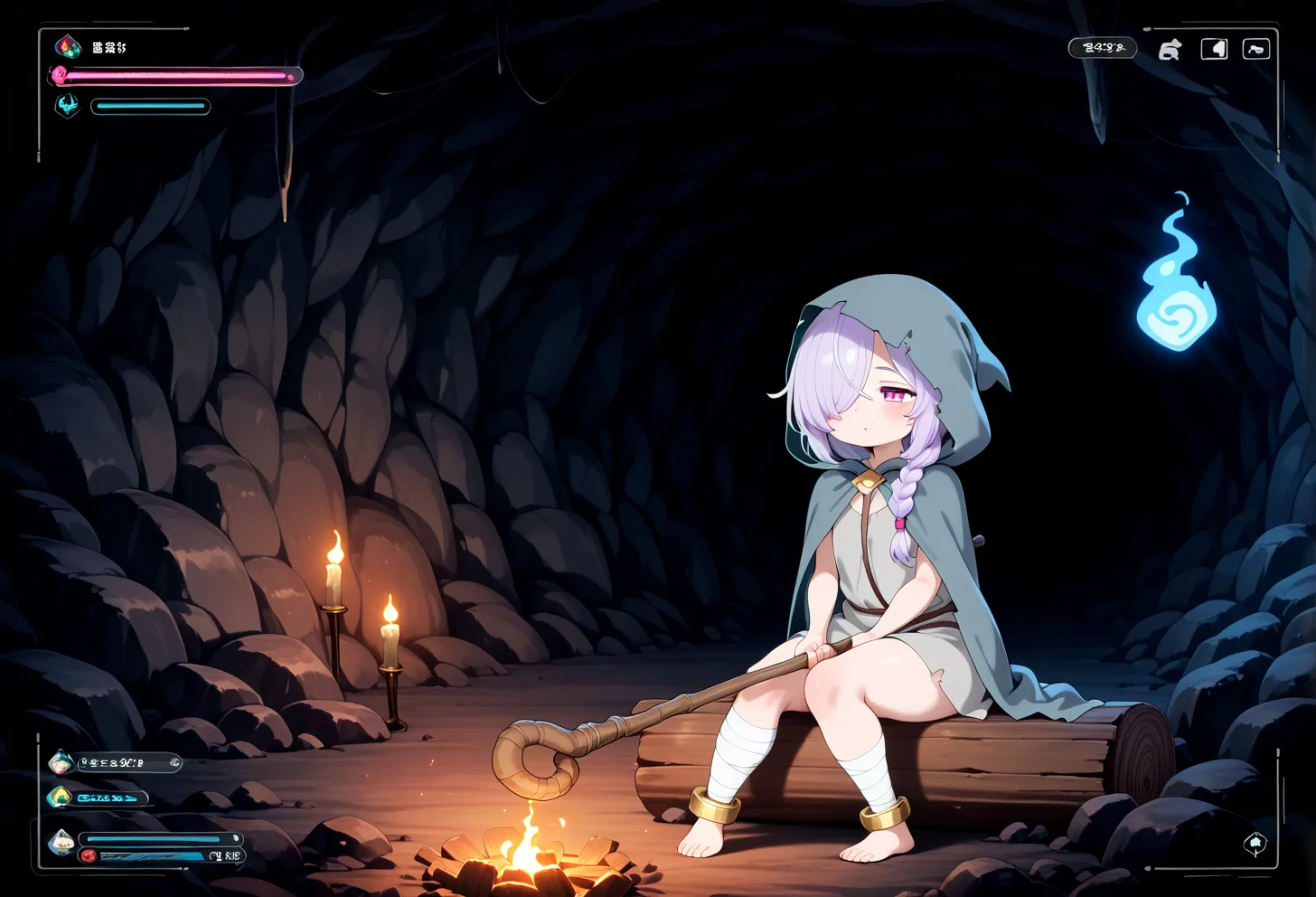Screen dimensions: 1316x897
Task: Open the animal-shaped companion icon
Action: (x=1170, y=50)
